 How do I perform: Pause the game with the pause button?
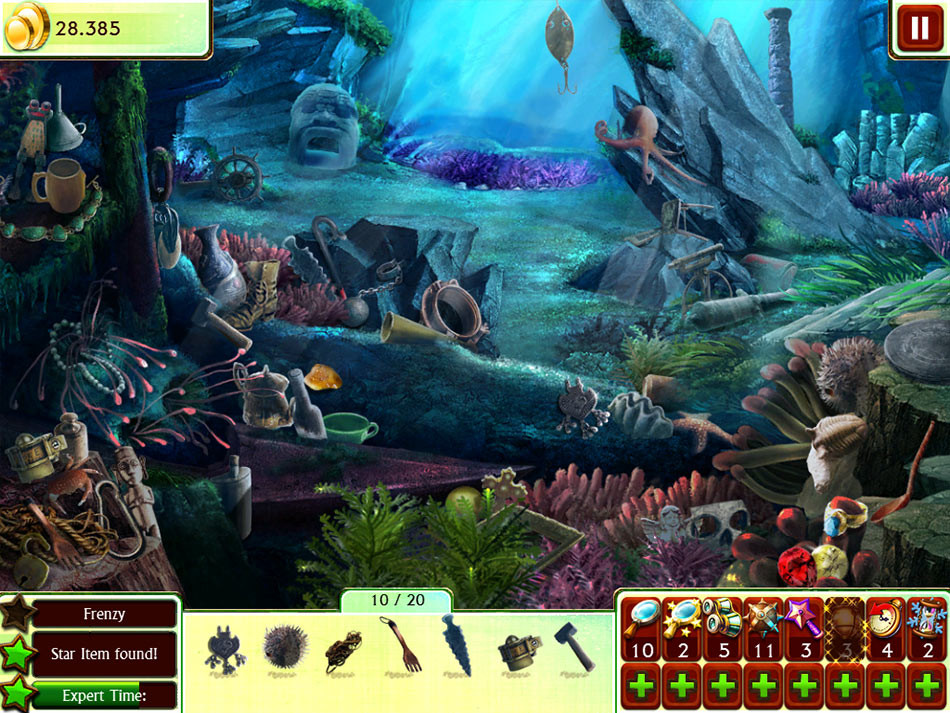[918, 28]
